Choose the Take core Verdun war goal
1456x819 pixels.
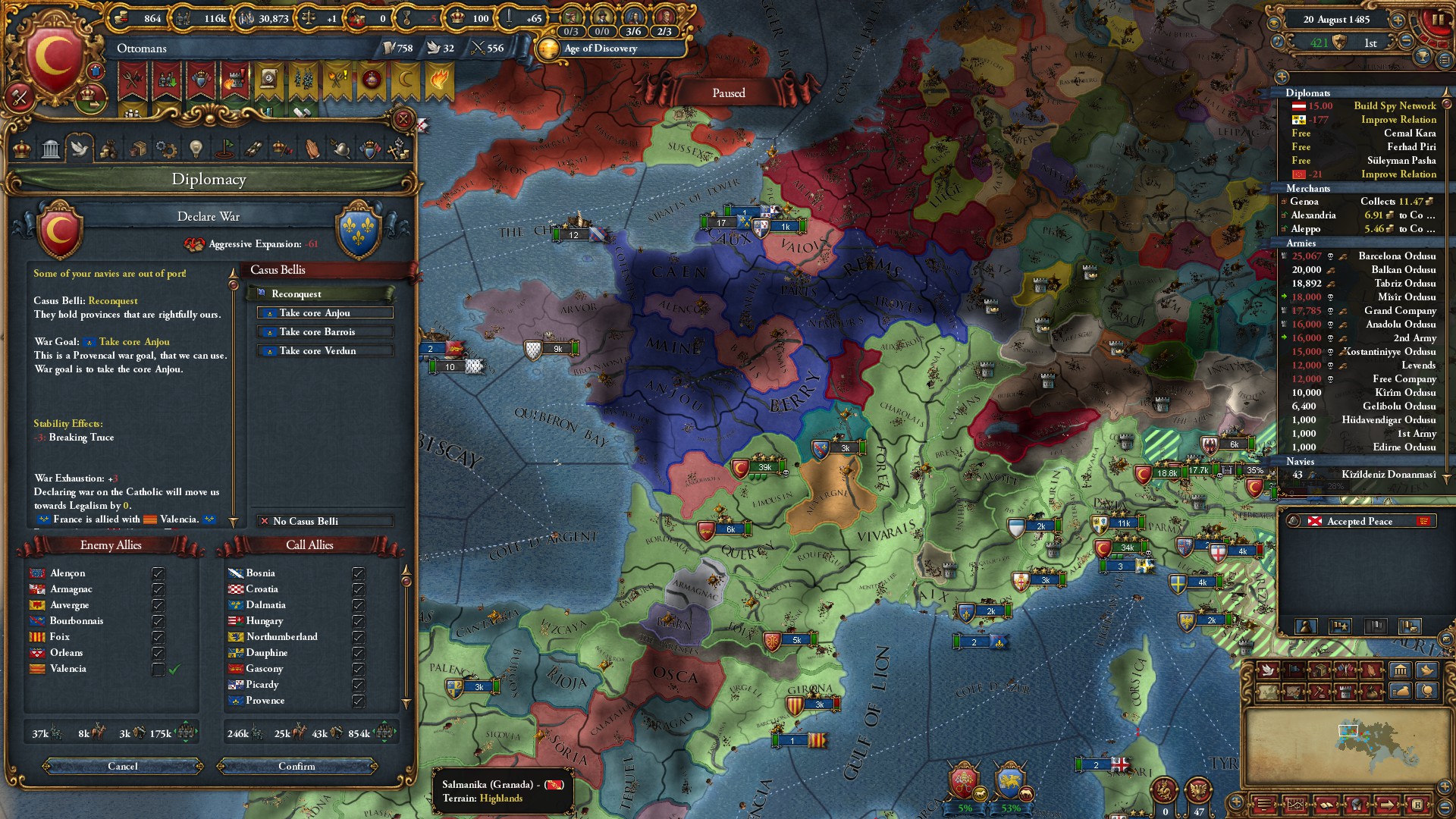point(325,350)
